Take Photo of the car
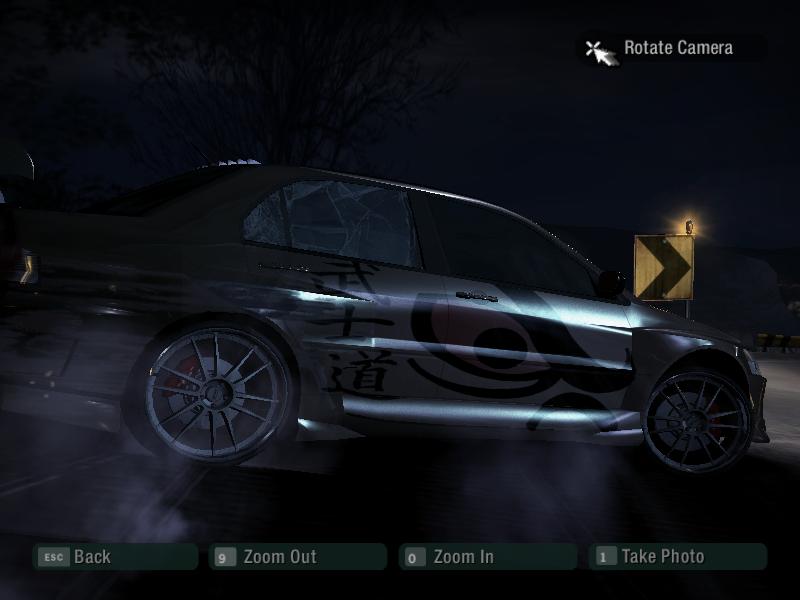The image size is (800, 600). click(x=677, y=557)
